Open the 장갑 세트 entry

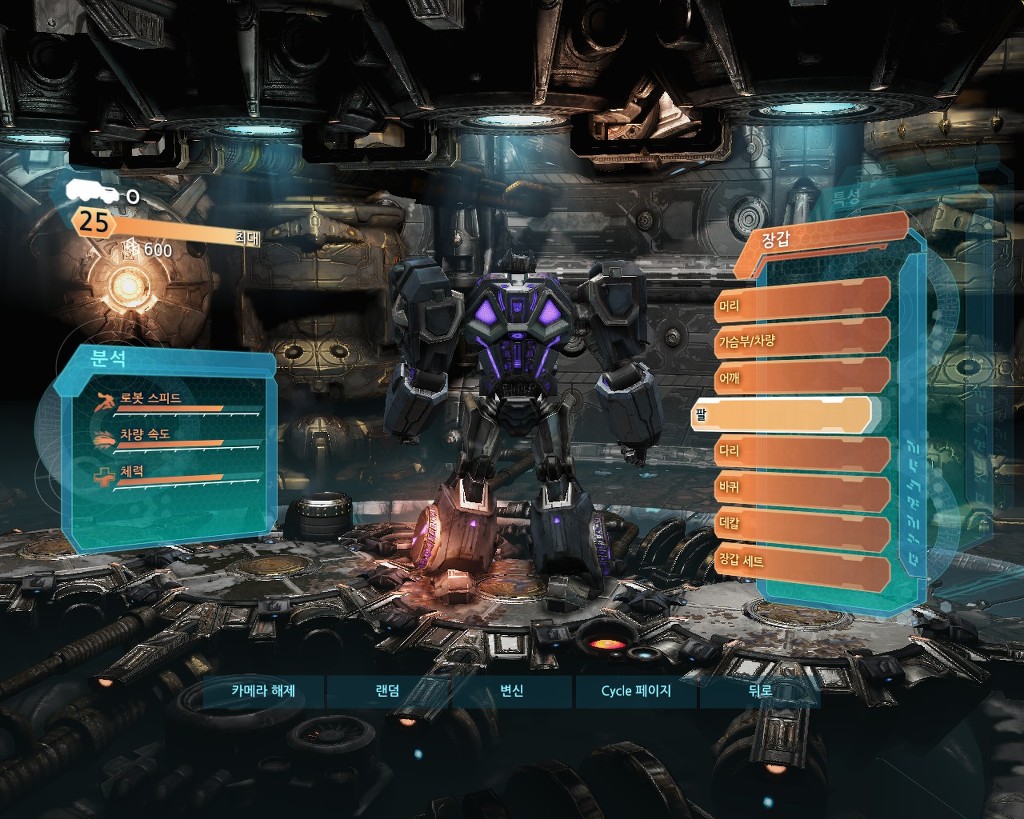802,571
